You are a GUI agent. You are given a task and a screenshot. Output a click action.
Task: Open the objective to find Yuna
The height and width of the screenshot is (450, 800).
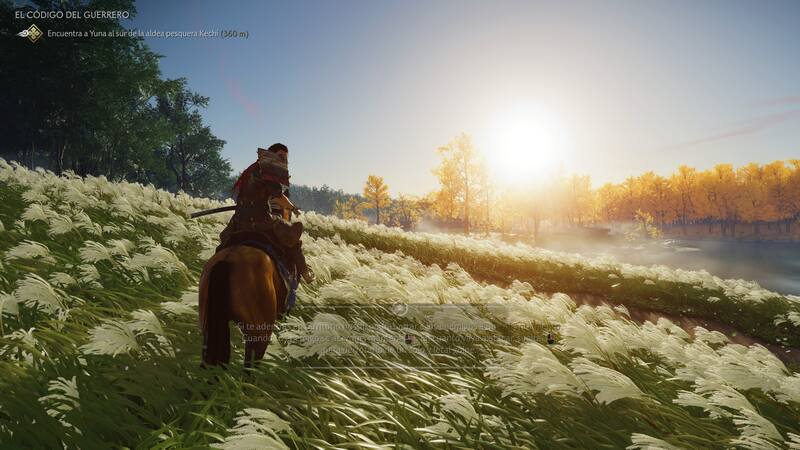tap(147, 34)
